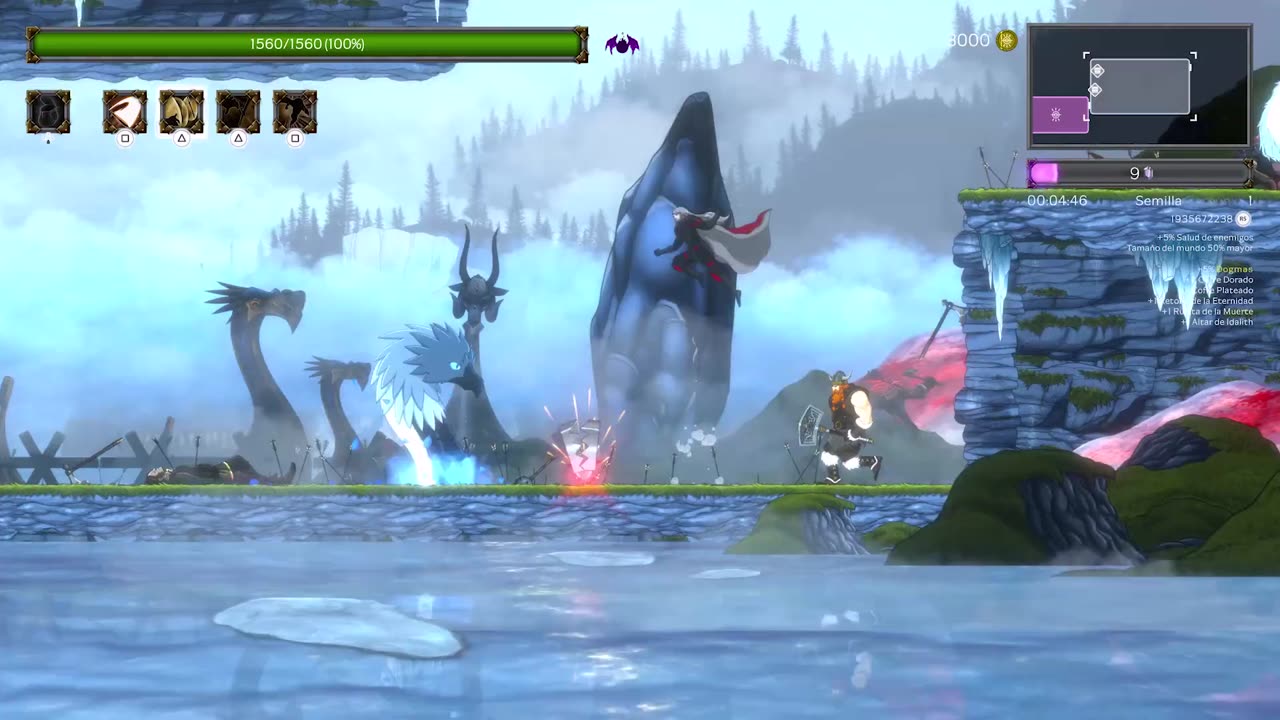The image size is (1280, 720).
Task: Click the gold coin currency icon
Action: tap(1007, 40)
